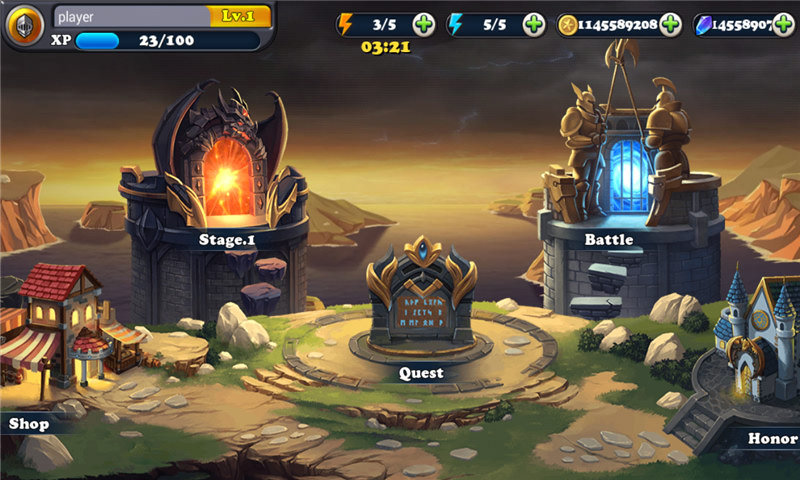Open the Honor hall
Screen dimensions: 800x480
coord(755,350)
